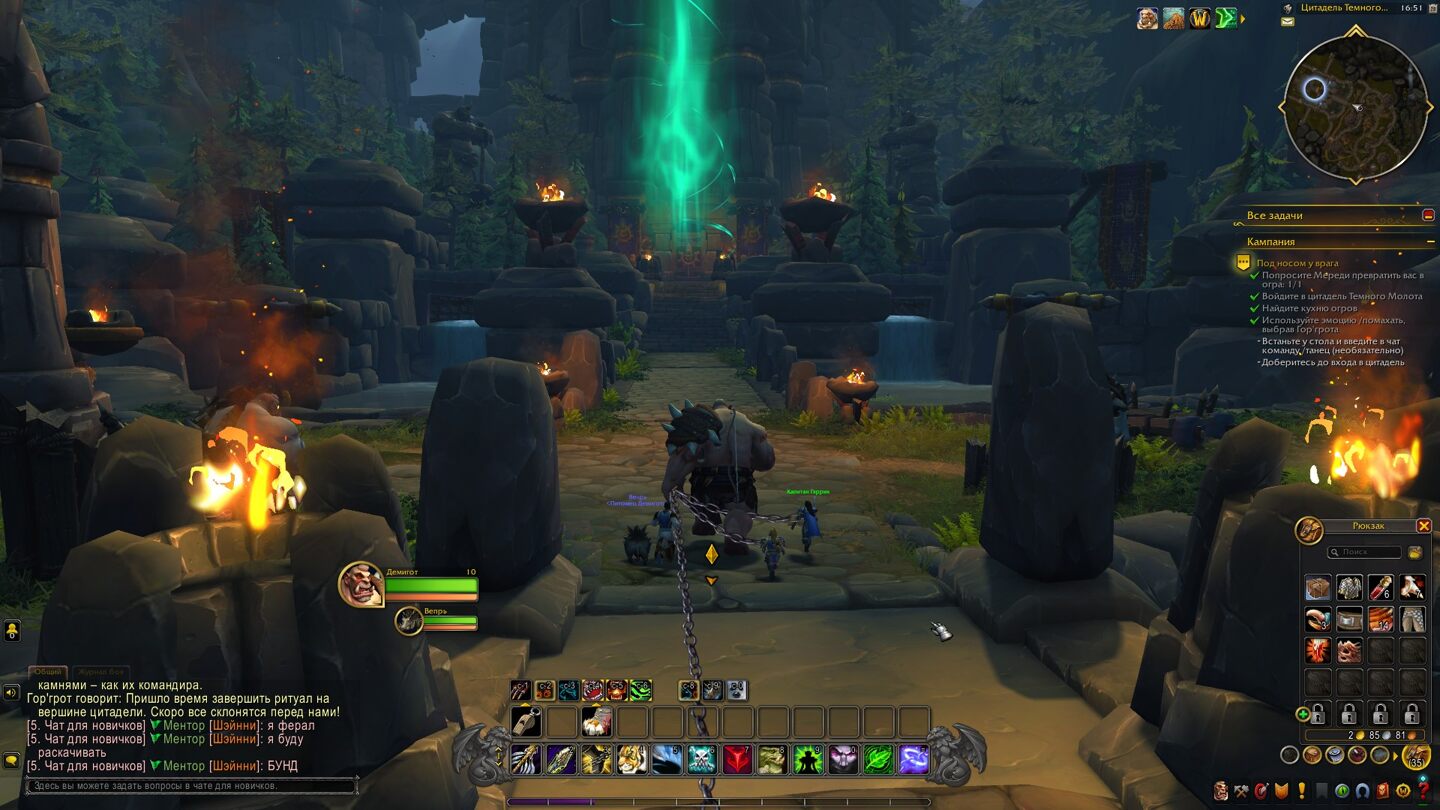
Task: Collapse the Все задачи objectives tracker
Action: click(x=1428, y=215)
